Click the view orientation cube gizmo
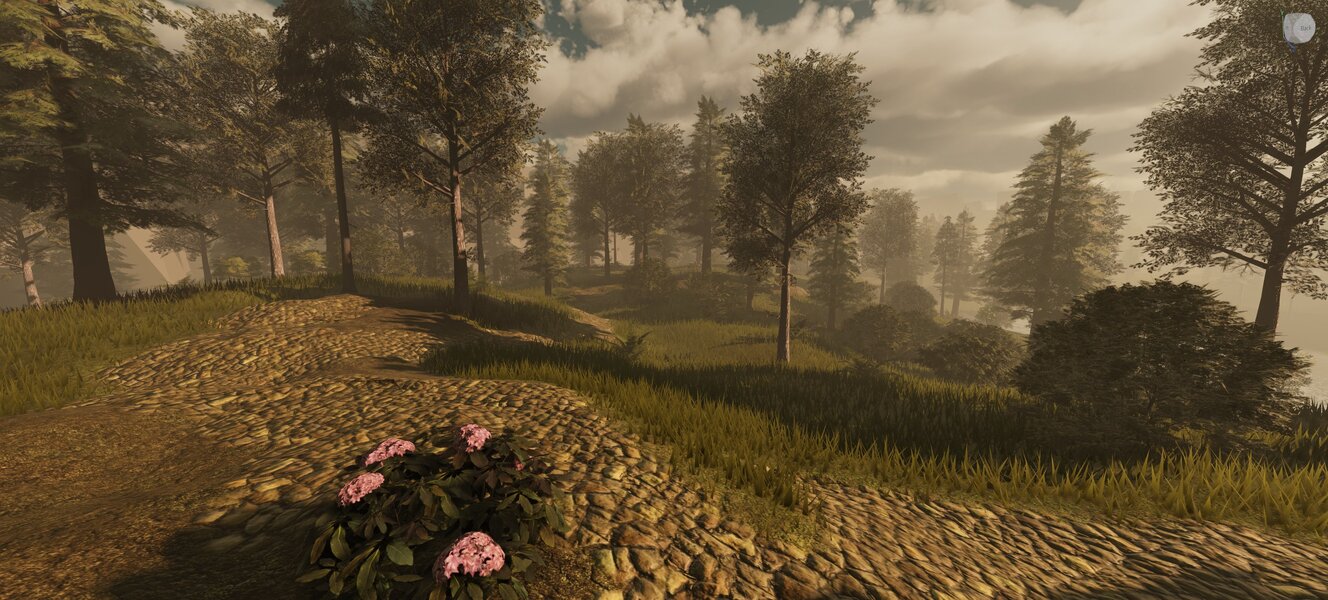The height and width of the screenshot is (600, 1328). click(1298, 28)
